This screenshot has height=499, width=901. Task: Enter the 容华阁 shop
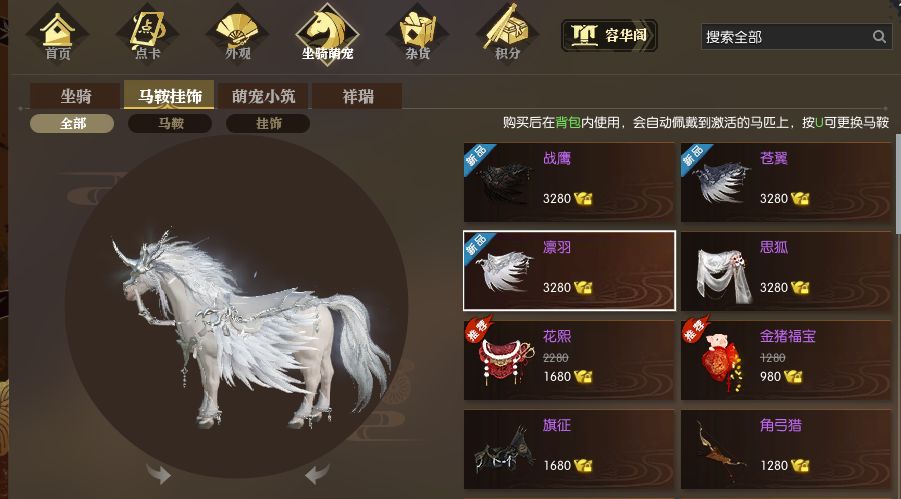609,36
